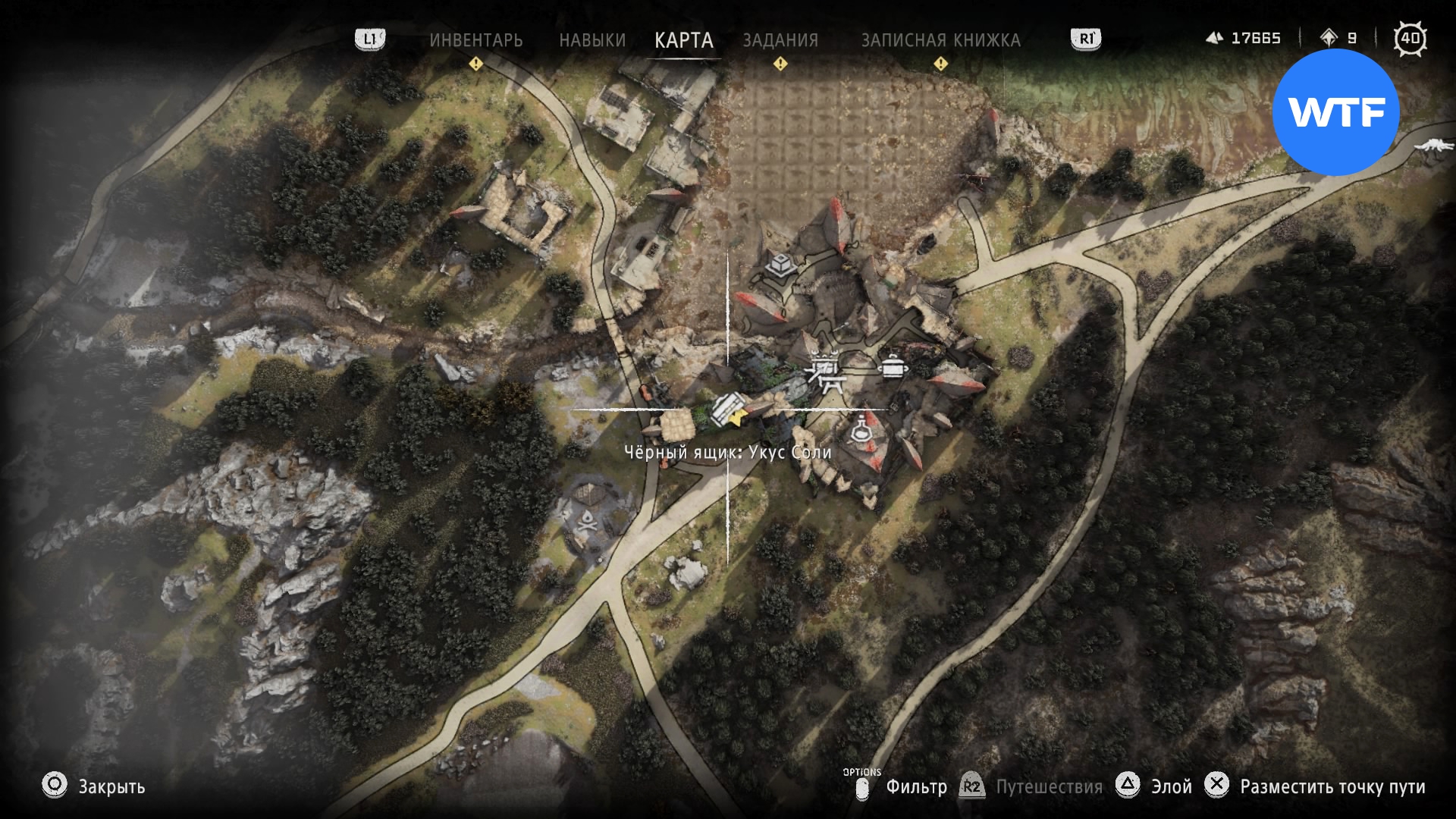1456x819 pixels.
Task: Open the НАВЫКИ tab
Action: pyautogui.click(x=592, y=40)
